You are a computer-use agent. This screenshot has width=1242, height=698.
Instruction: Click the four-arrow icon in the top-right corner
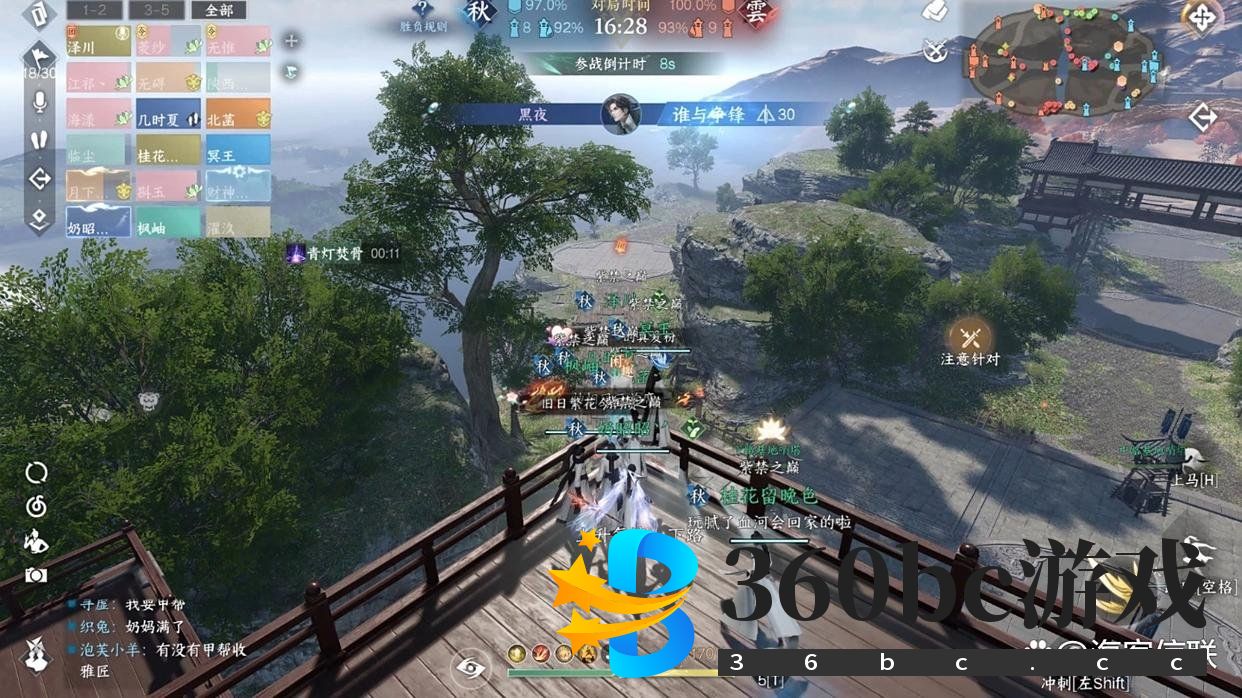[1201, 17]
